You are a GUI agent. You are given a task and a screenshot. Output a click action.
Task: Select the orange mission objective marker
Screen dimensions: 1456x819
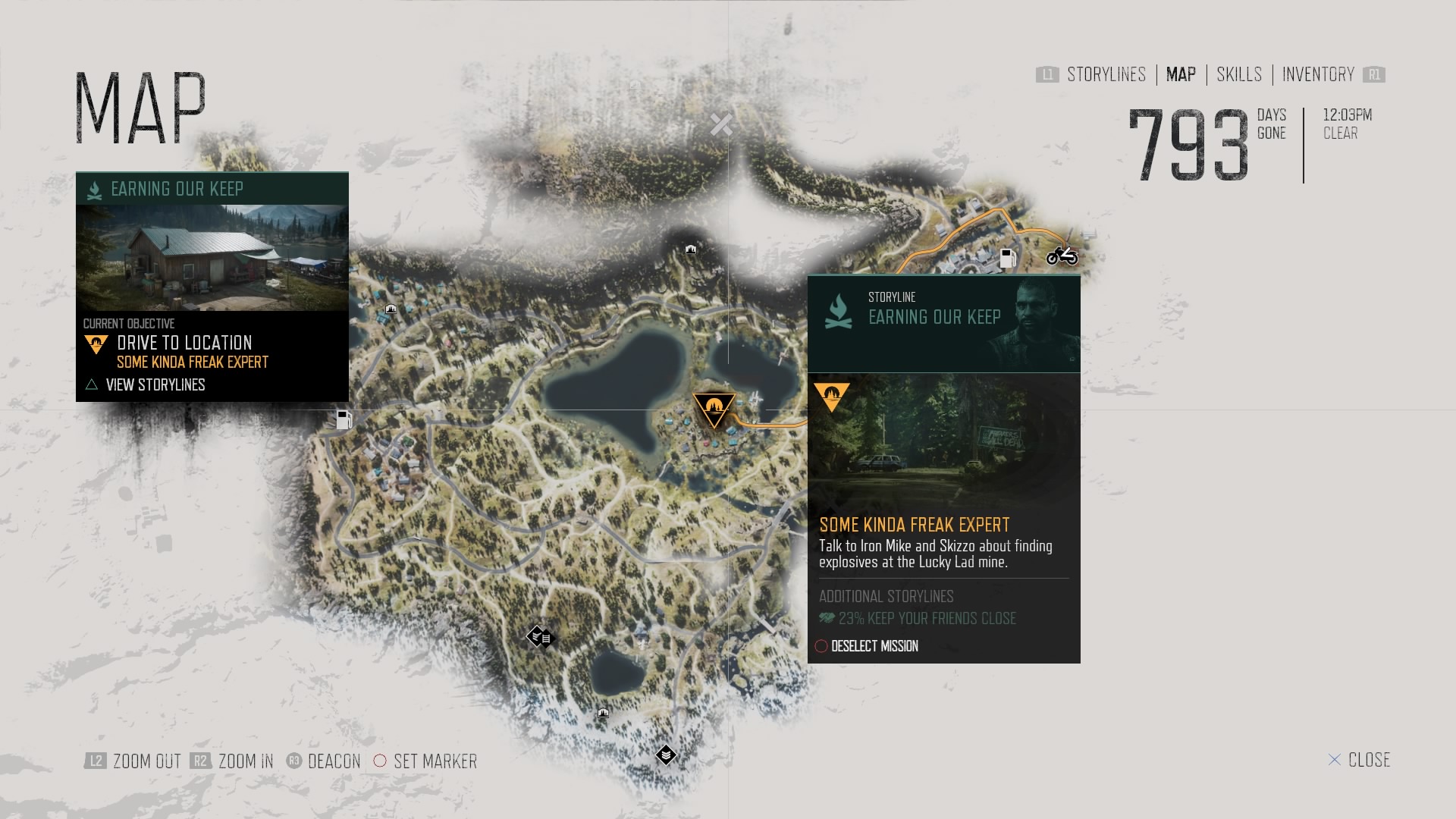tap(714, 408)
